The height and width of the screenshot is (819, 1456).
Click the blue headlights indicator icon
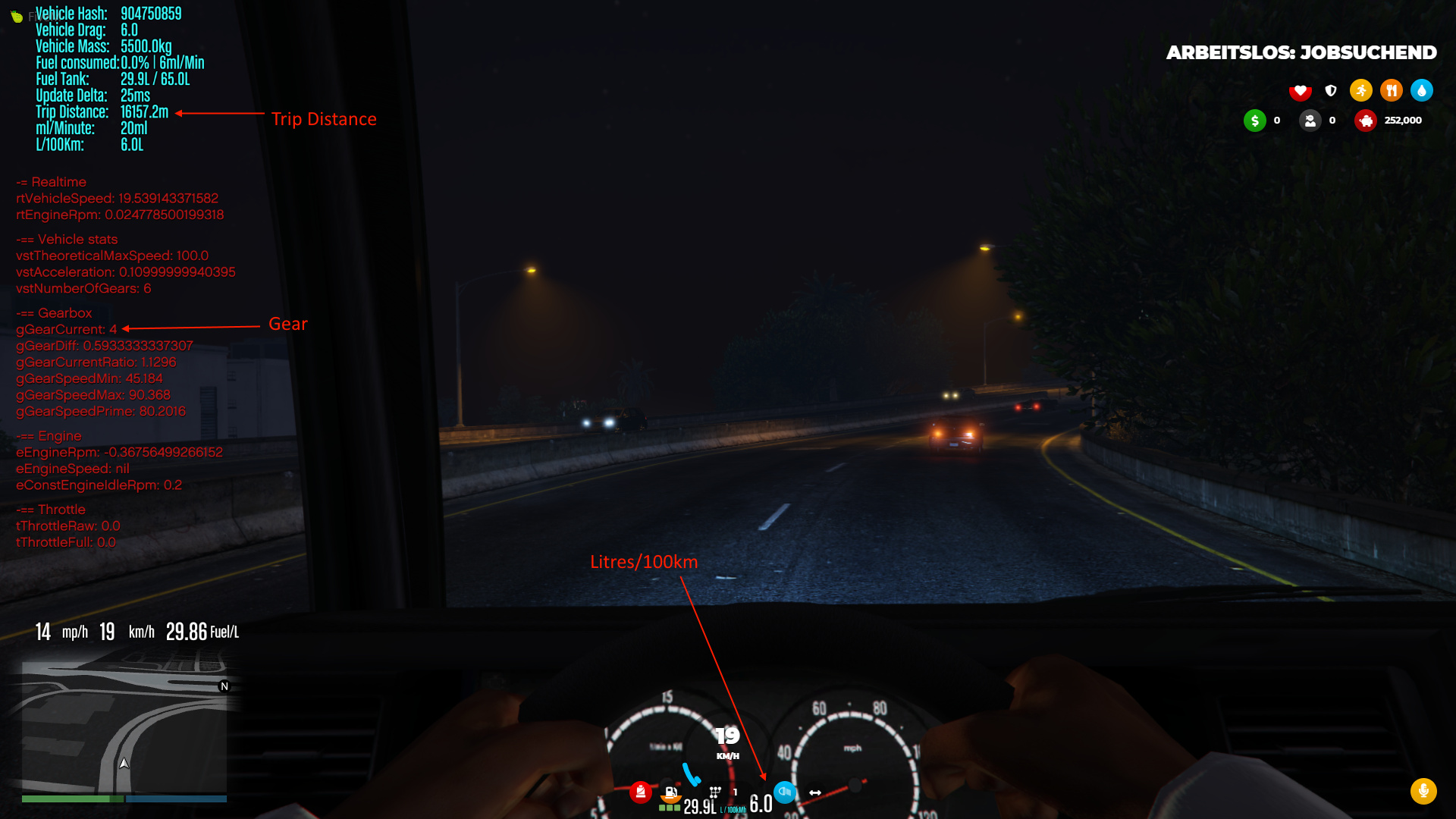tap(785, 792)
